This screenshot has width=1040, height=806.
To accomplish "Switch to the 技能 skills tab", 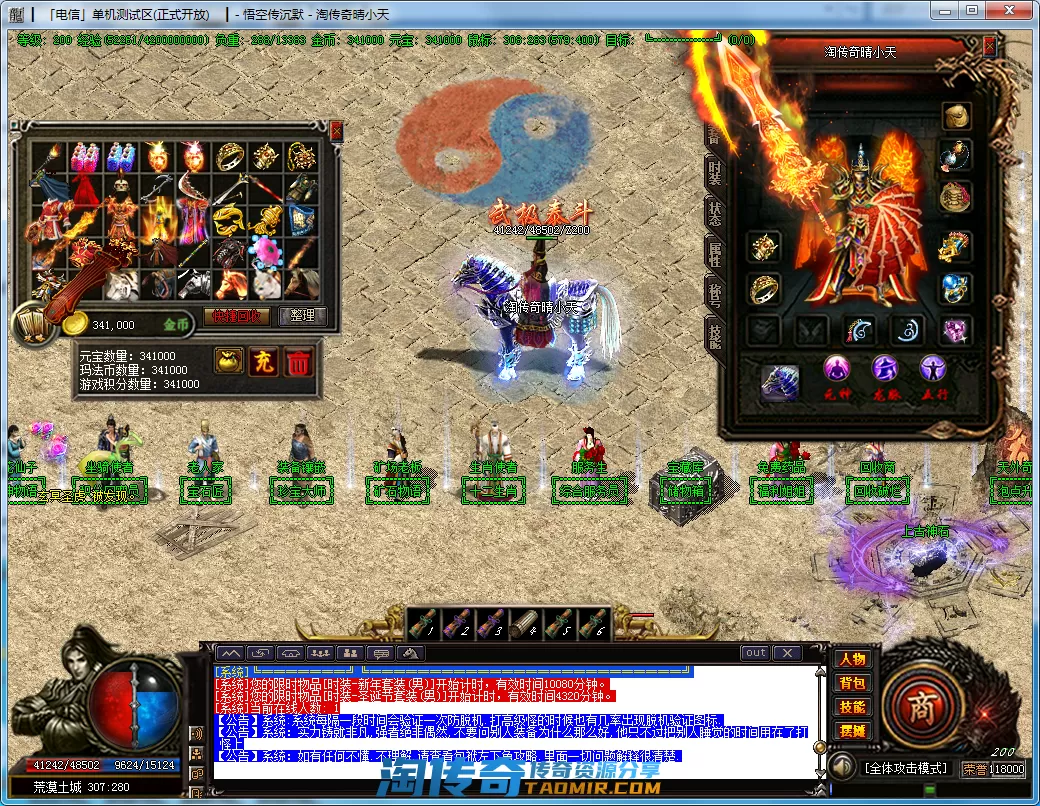I will [714, 335].
